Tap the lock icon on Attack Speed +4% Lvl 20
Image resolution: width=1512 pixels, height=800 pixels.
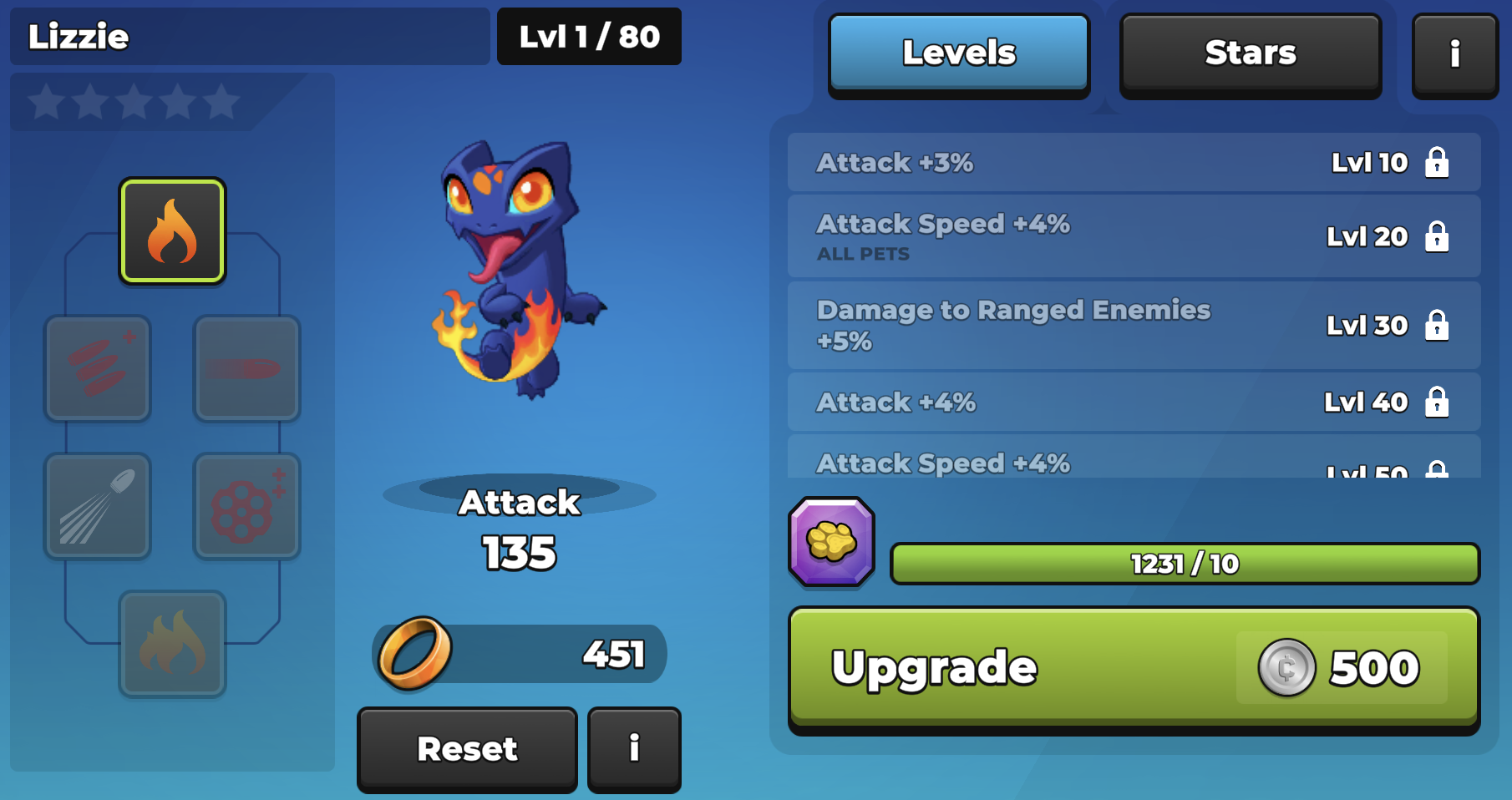(1438, 236)
